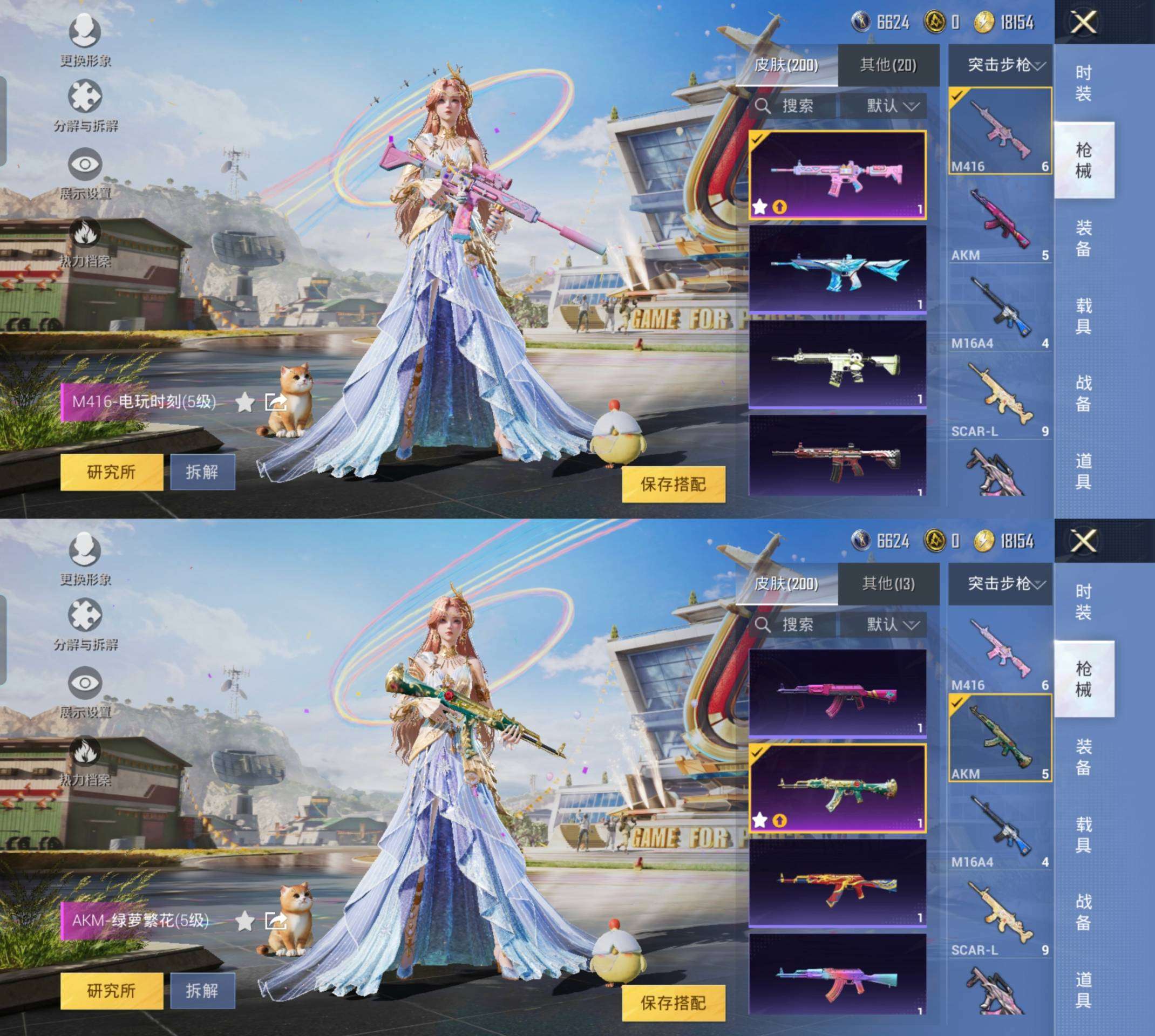
Task: Select the blue shark-themed M416 skin
Action: (837, 269)
